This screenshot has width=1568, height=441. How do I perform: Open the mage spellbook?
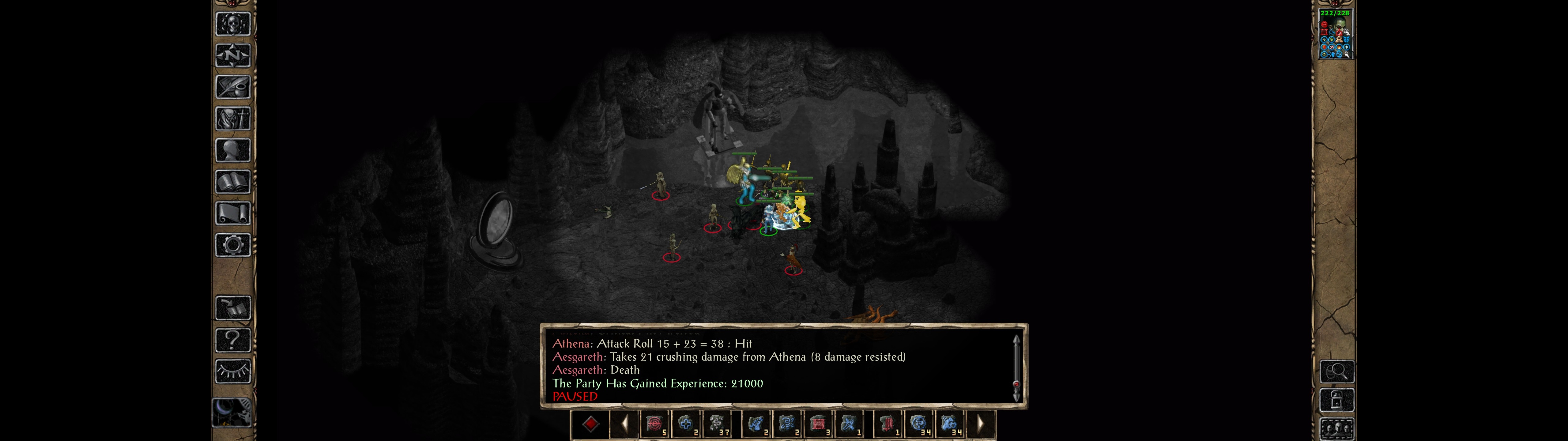[233, 182]
